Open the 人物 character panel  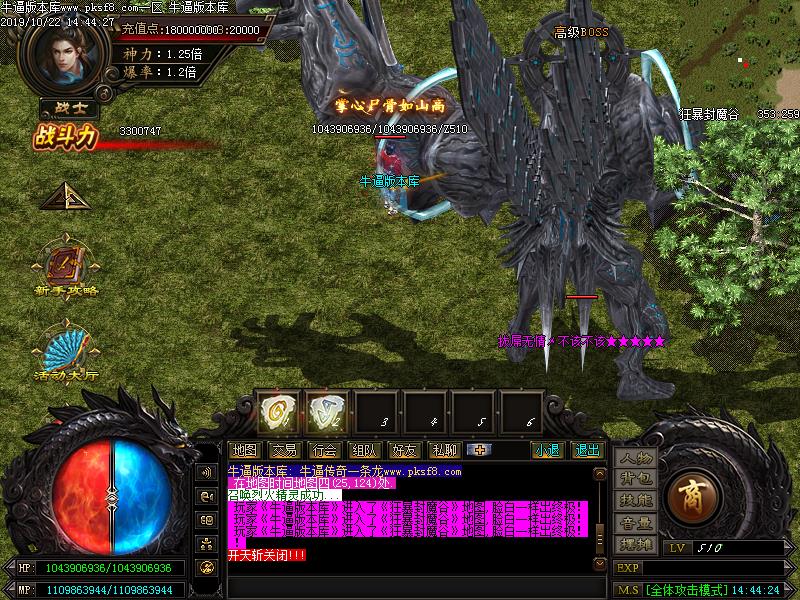[635, 459]
